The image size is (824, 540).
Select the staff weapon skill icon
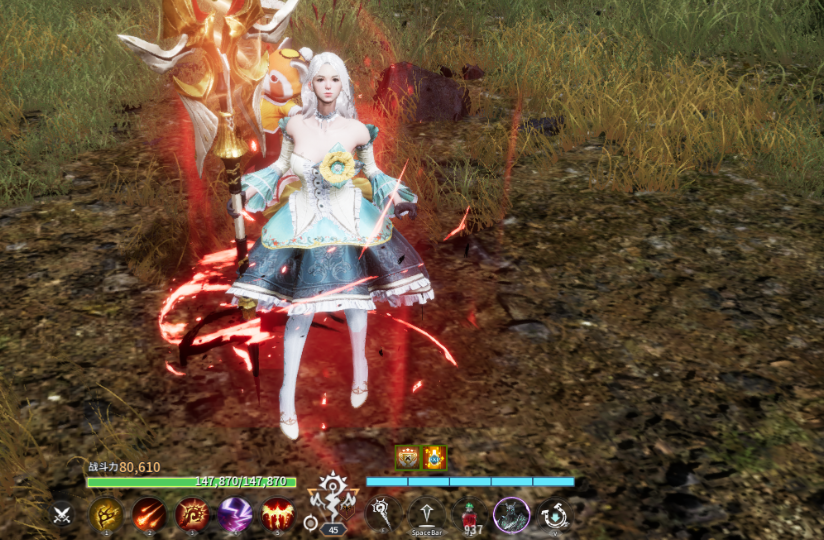[x=382, y=514]
